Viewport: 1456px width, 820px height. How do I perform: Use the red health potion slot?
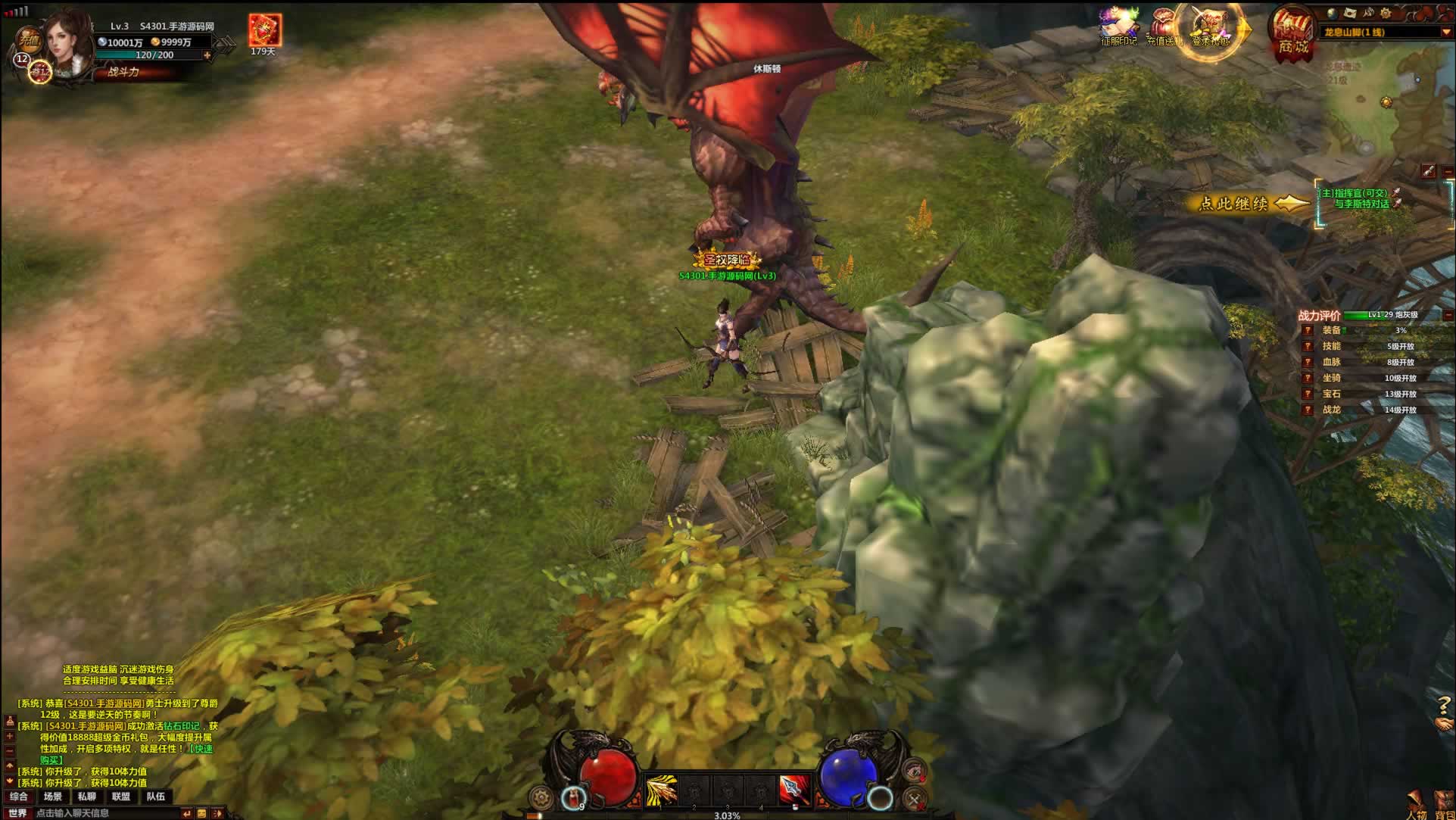point(575,797)
